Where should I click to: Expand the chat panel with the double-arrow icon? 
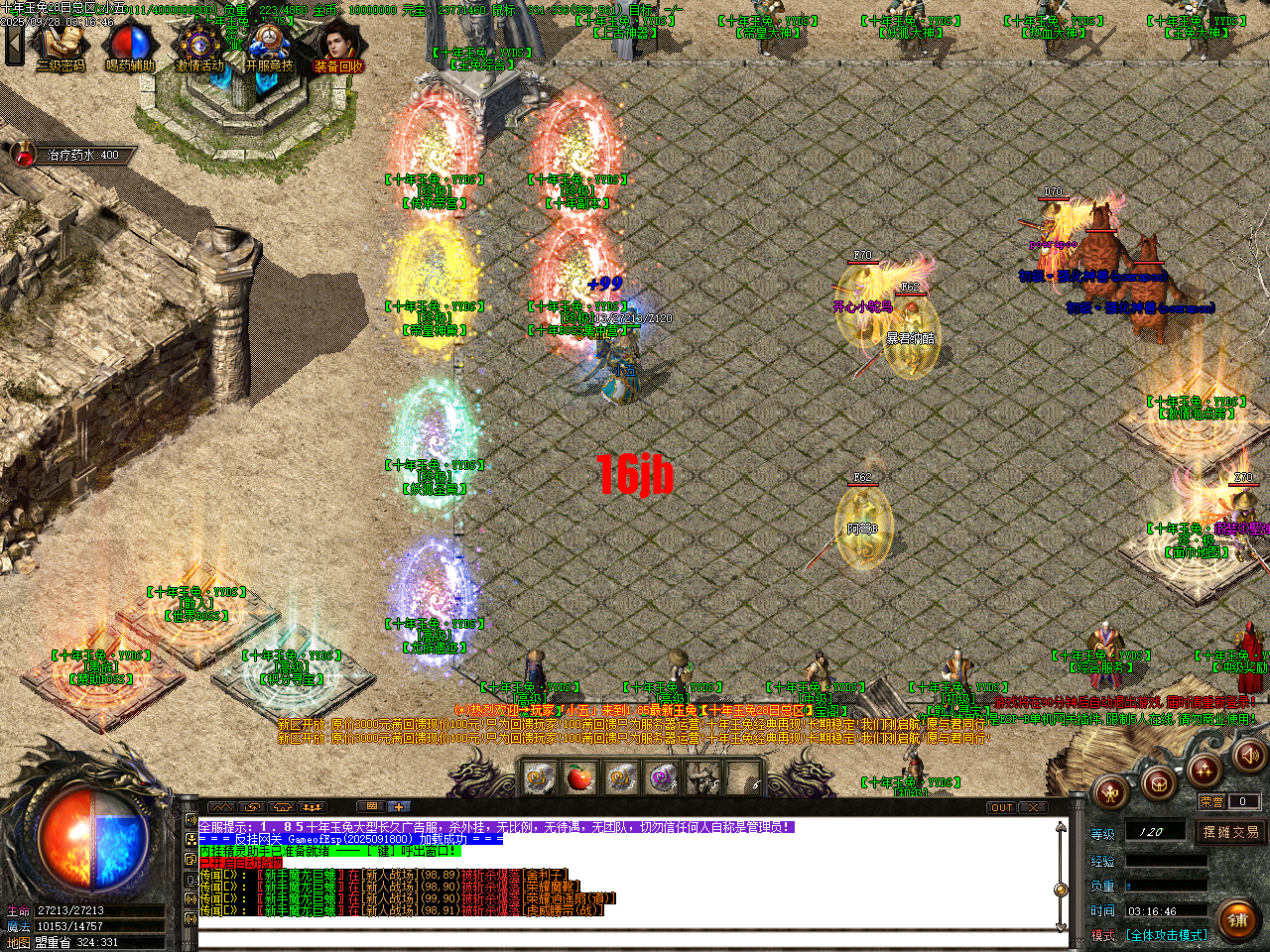tap(221, 807)
